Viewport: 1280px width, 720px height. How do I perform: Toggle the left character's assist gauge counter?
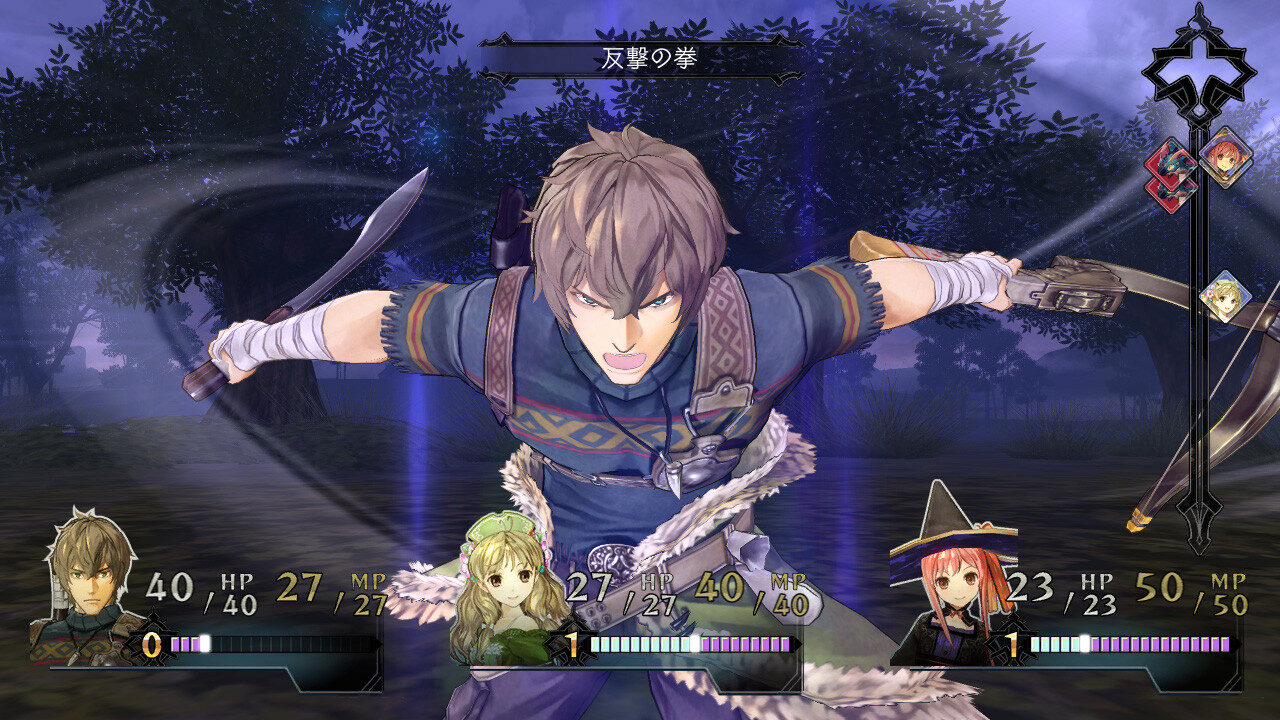point(151,644)
